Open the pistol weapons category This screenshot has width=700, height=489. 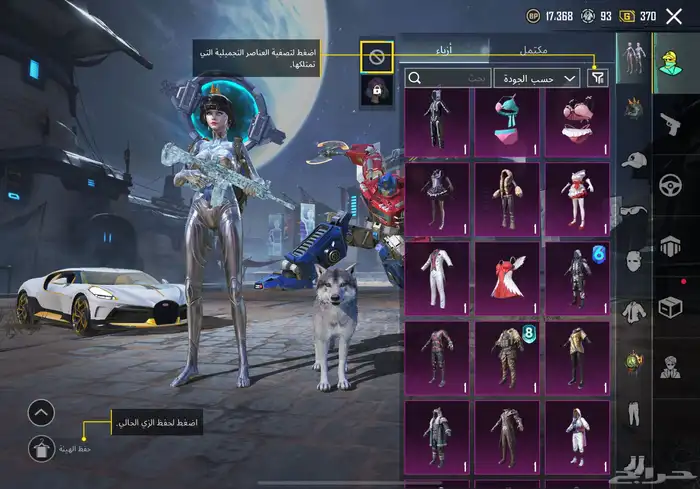coord(668,123)
